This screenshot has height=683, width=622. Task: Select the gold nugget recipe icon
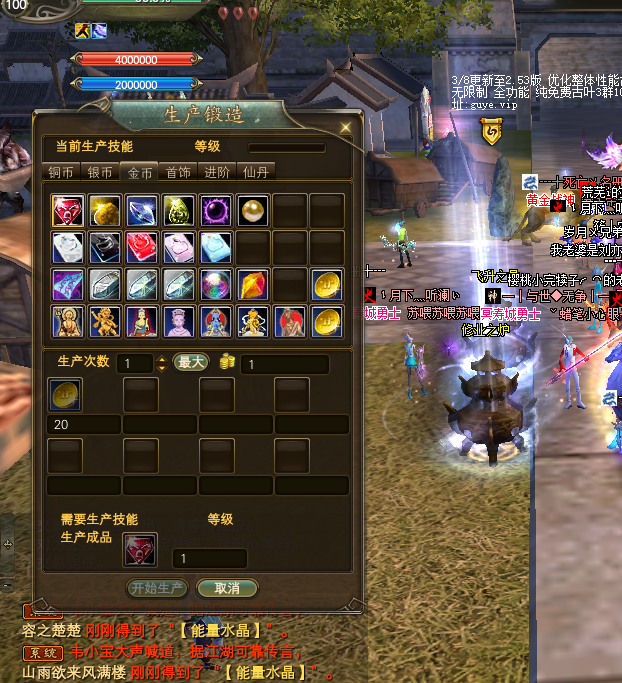click(104, 210)
